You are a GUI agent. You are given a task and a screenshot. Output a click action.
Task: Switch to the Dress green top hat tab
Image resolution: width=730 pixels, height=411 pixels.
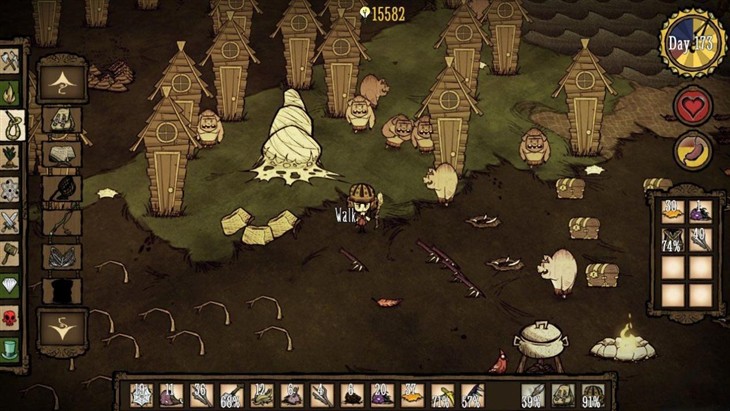click(9, 350)
